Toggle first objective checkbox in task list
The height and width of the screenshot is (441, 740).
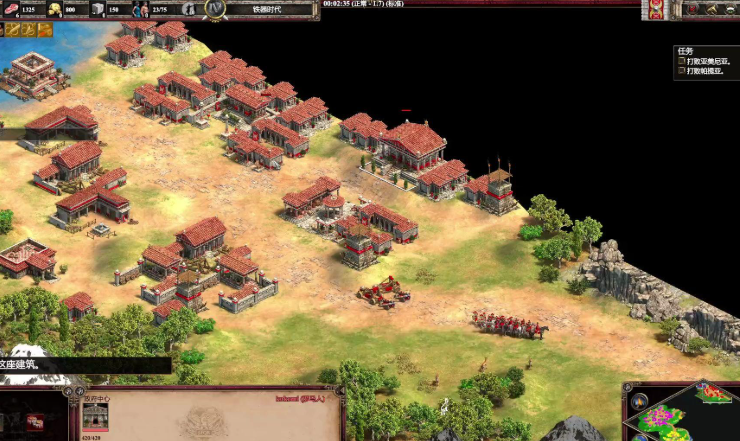[682, 61]
